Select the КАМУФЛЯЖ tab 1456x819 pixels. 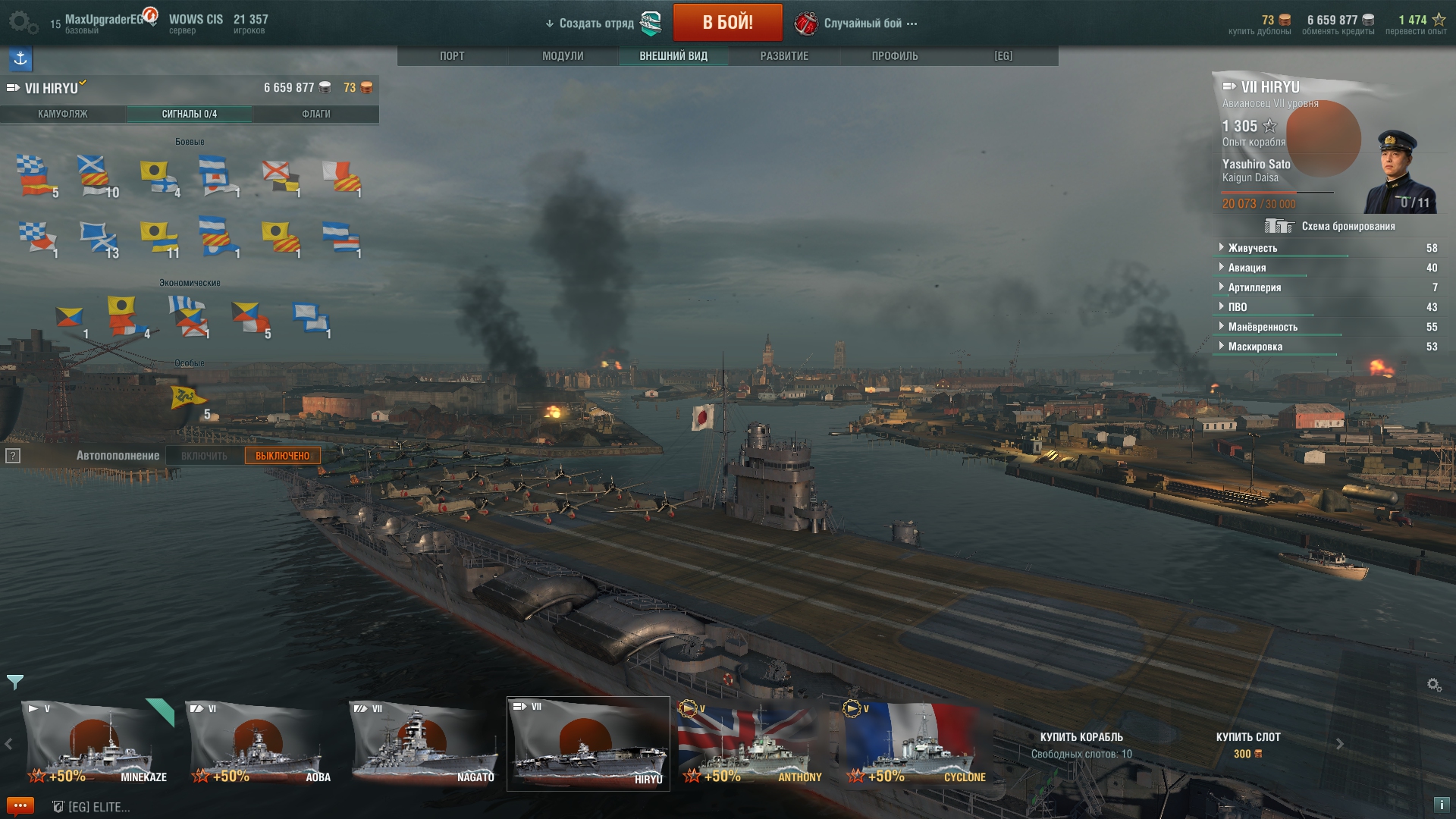coord(63,114)
